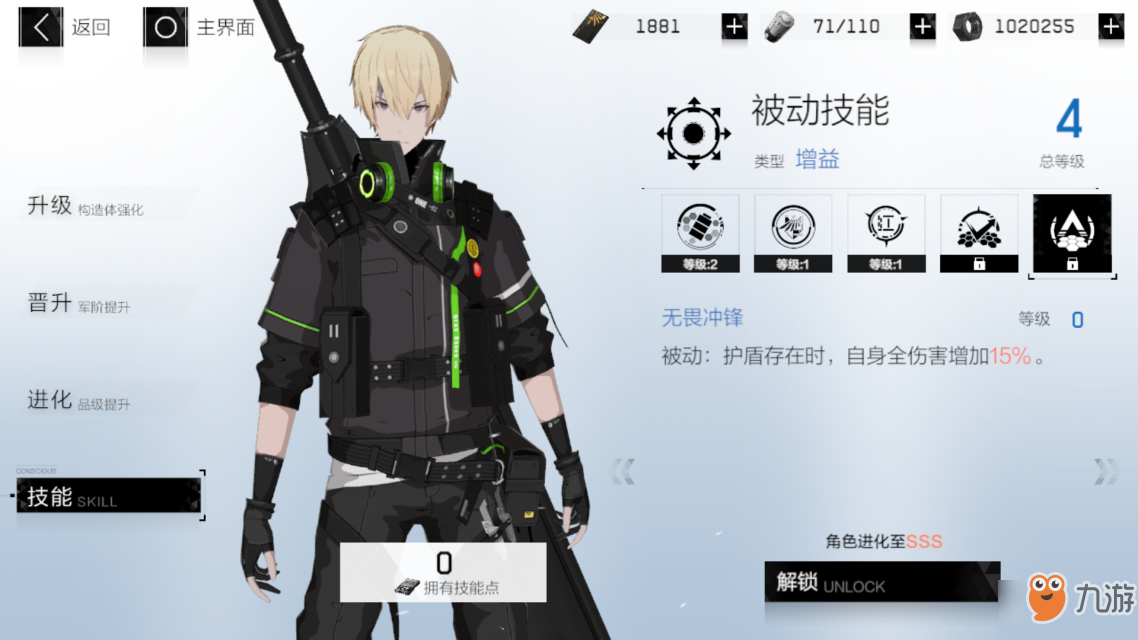This screenshot has width=1138, height=640.
Task: Add more black card currency with plus
Action: (x=735, y=27)
